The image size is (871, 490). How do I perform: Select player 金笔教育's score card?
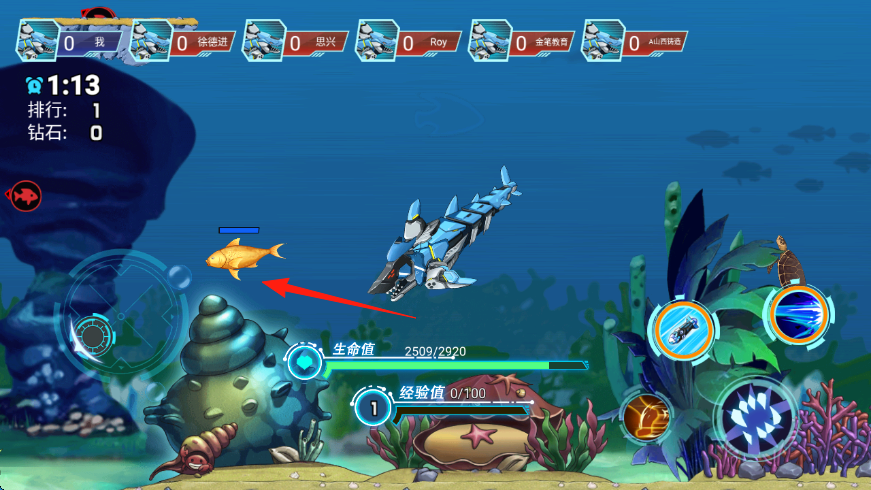[x=523, y=42]
